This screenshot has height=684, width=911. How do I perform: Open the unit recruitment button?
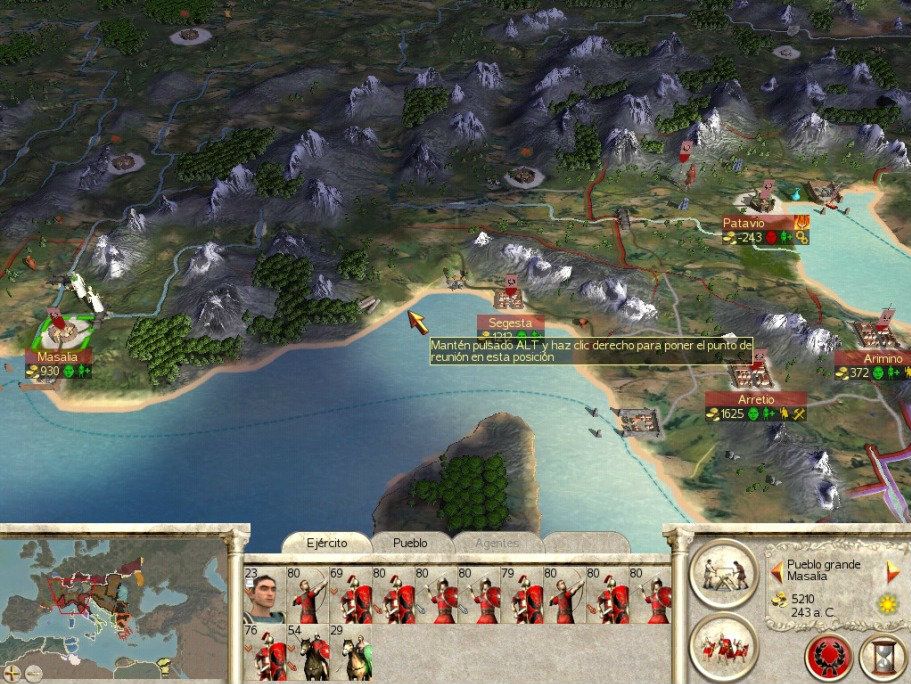725,645
